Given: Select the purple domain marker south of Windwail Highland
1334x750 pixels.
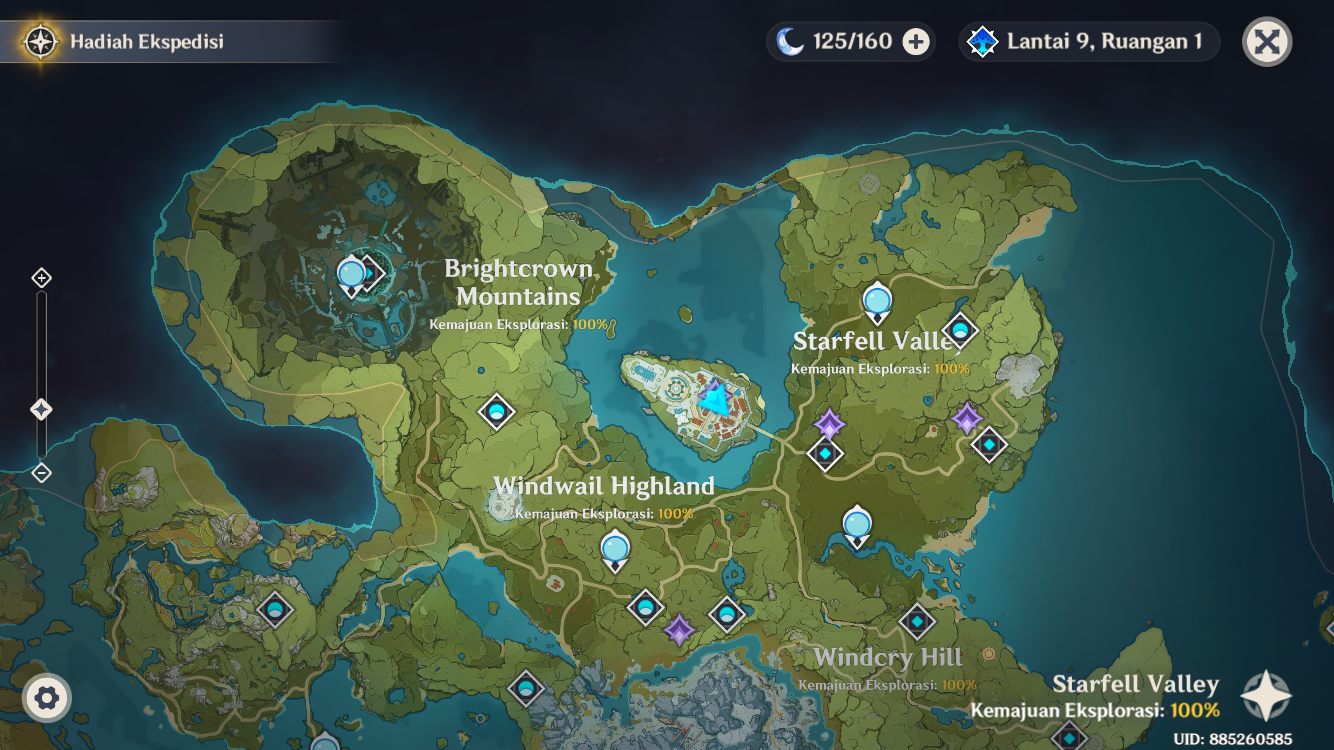Looking at the screenshot, I should 680,630.
